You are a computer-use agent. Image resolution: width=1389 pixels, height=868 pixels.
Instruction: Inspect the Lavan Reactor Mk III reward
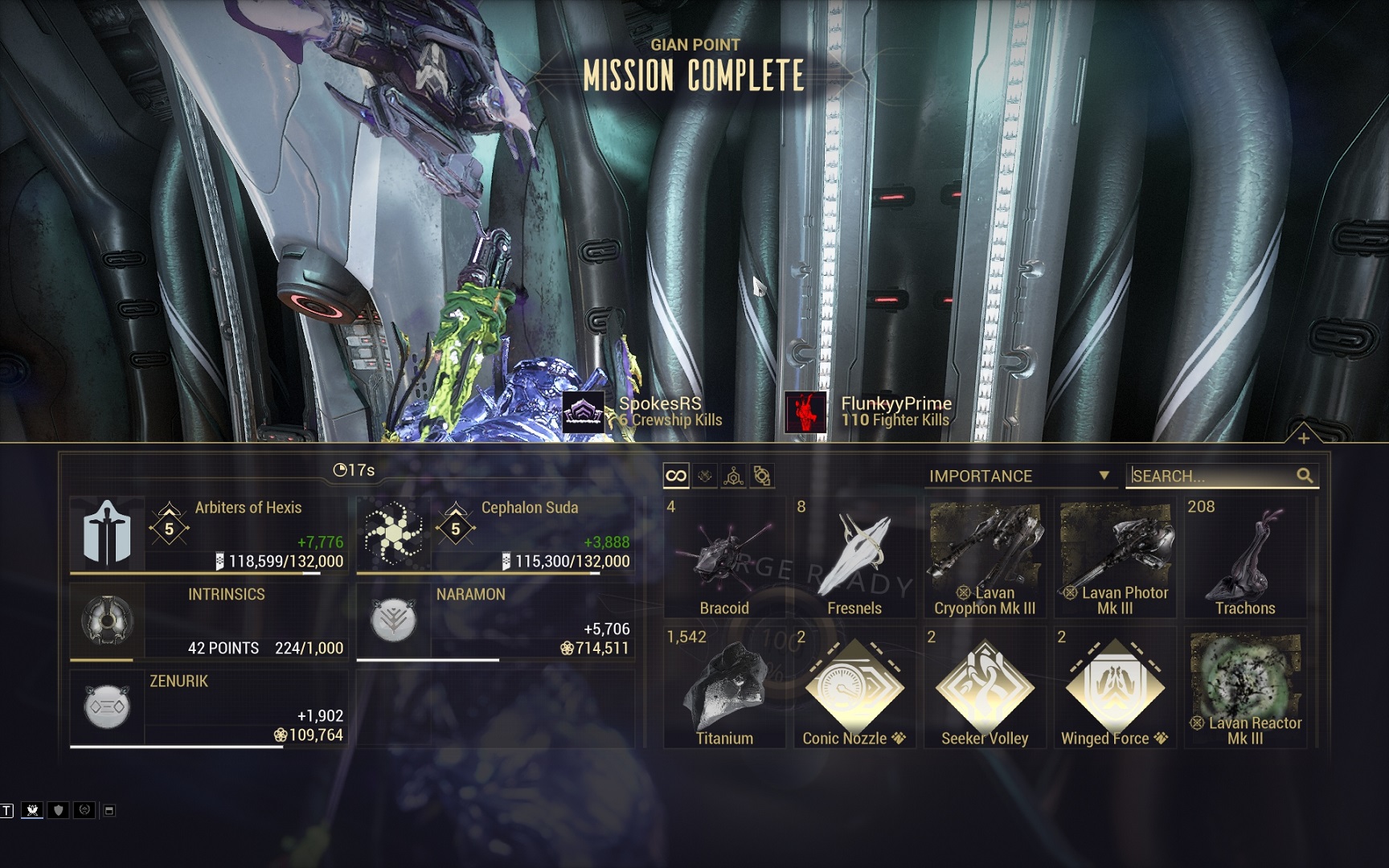coord(1245,688)
